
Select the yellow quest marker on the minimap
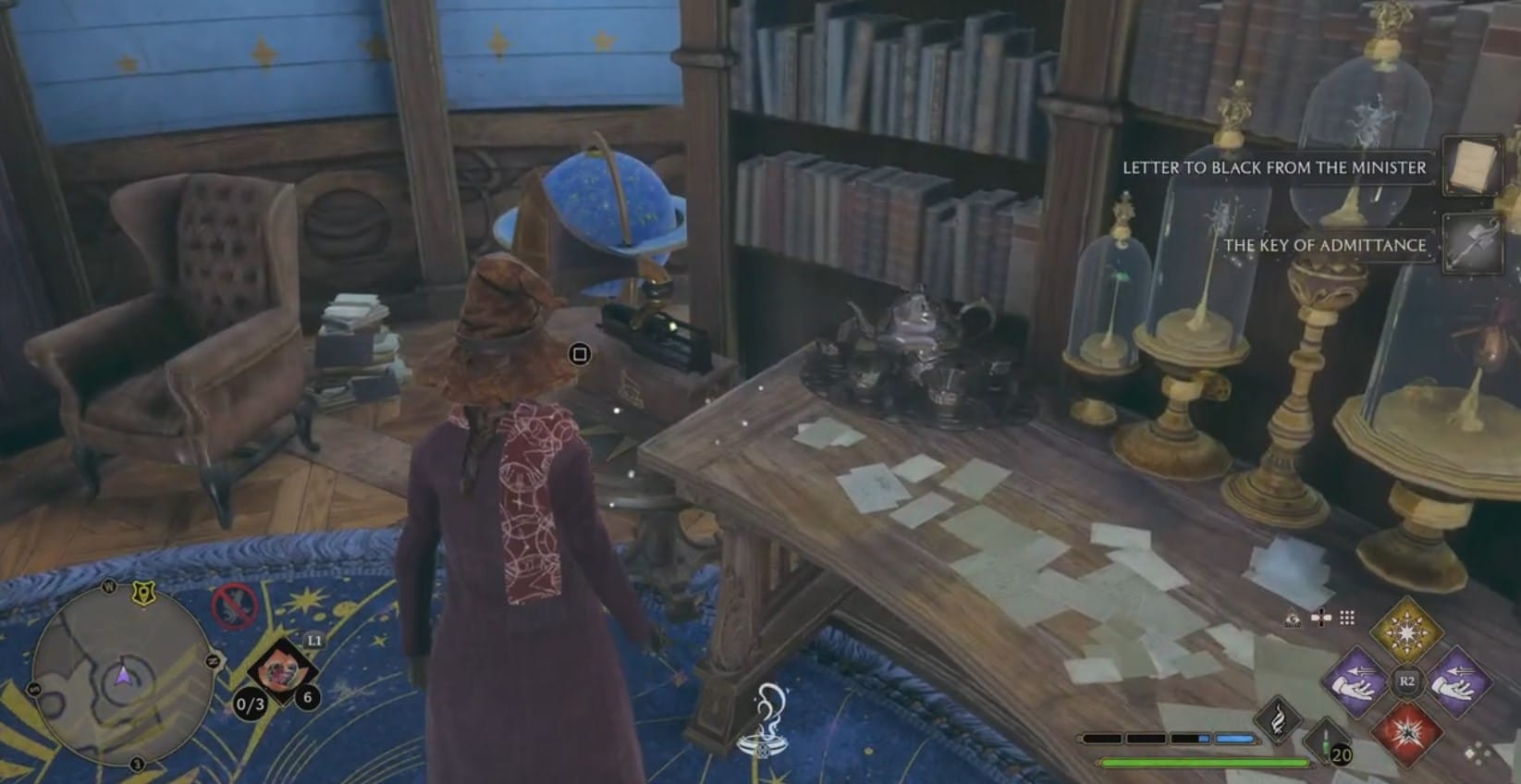tap(142, 593)
